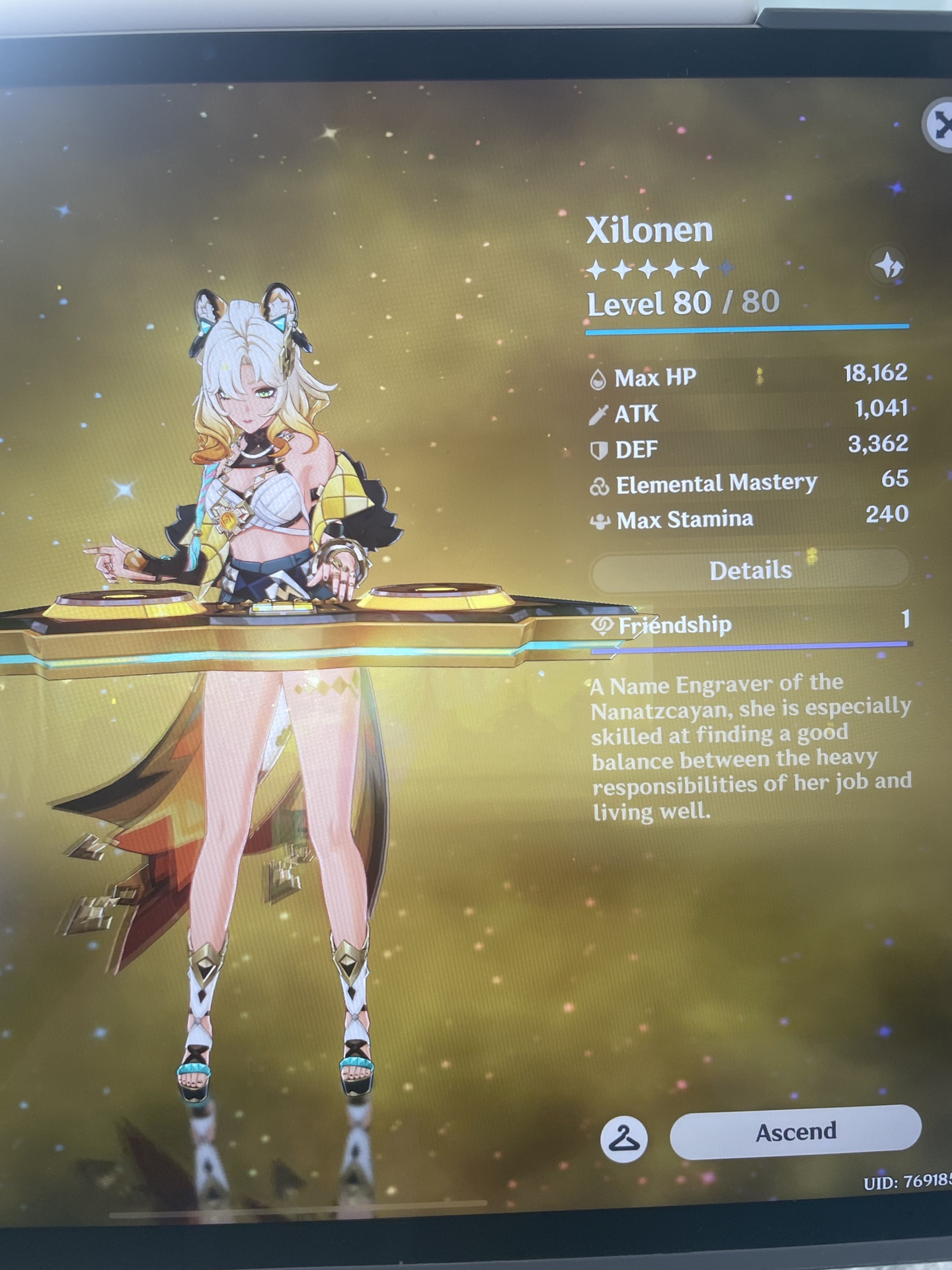The image size is (952, 1270).
Task: Click the ATK sword icon
Action: 599,413
